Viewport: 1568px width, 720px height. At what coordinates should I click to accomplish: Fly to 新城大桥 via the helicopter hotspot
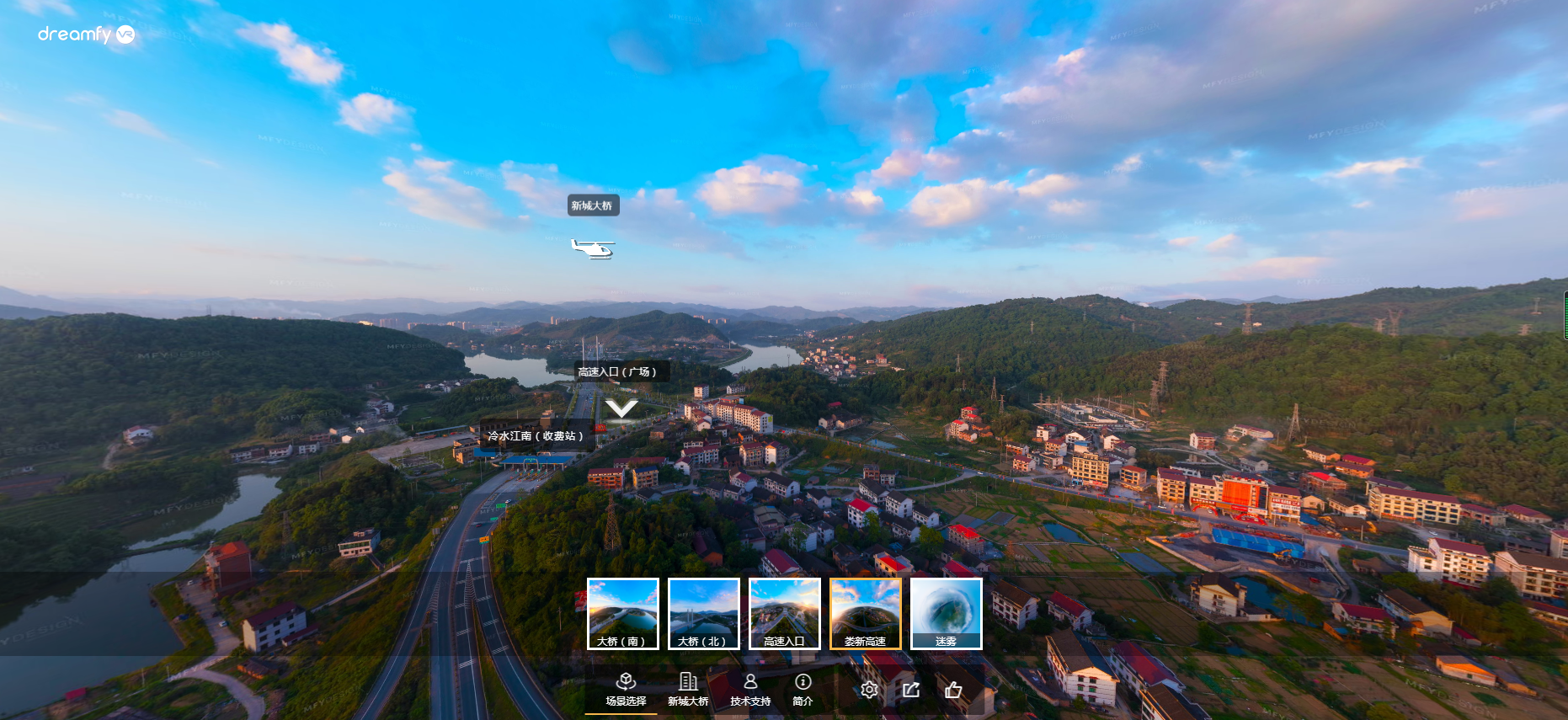(x=593, y=248)
